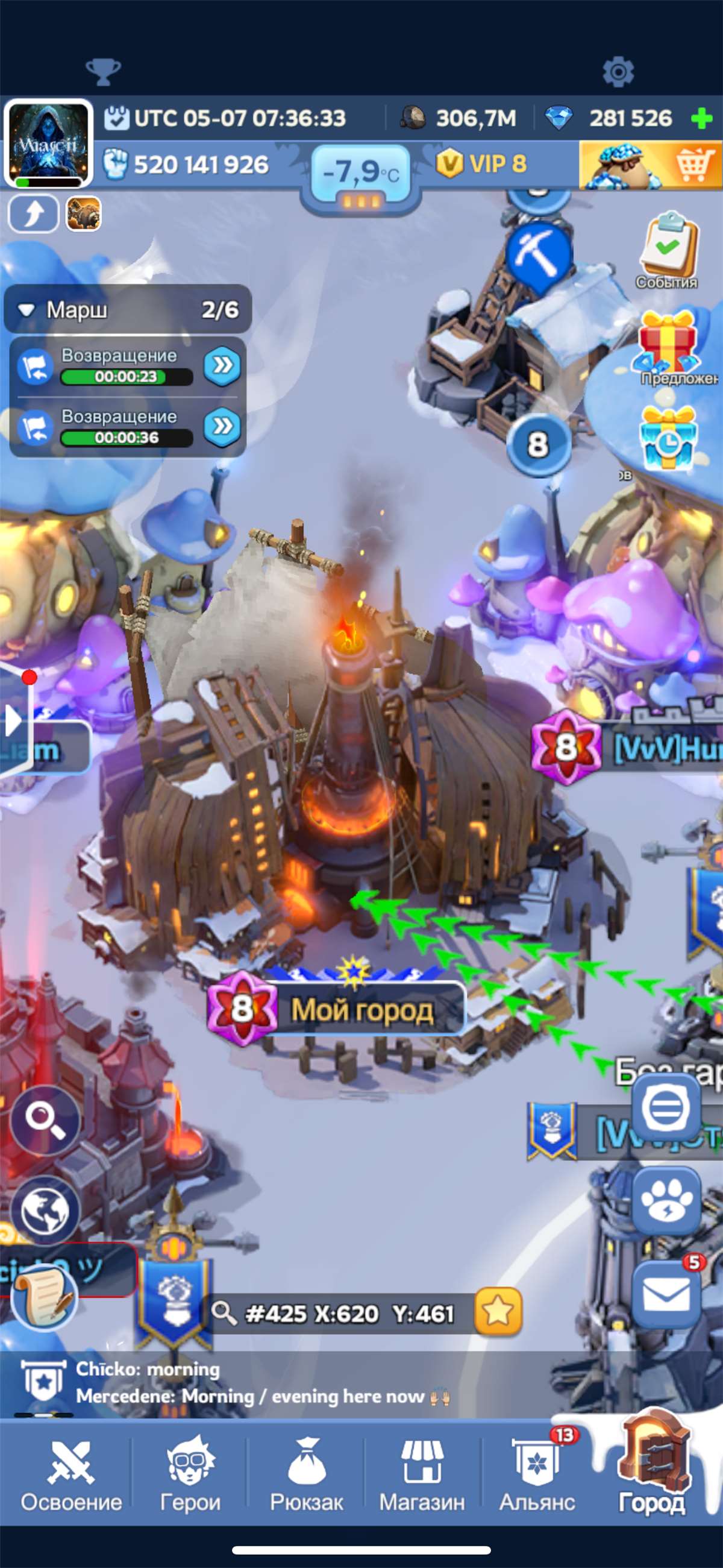Open the VIP 8 panel
The height and width of the screenshot is (1568, 723).
[482, 164]
